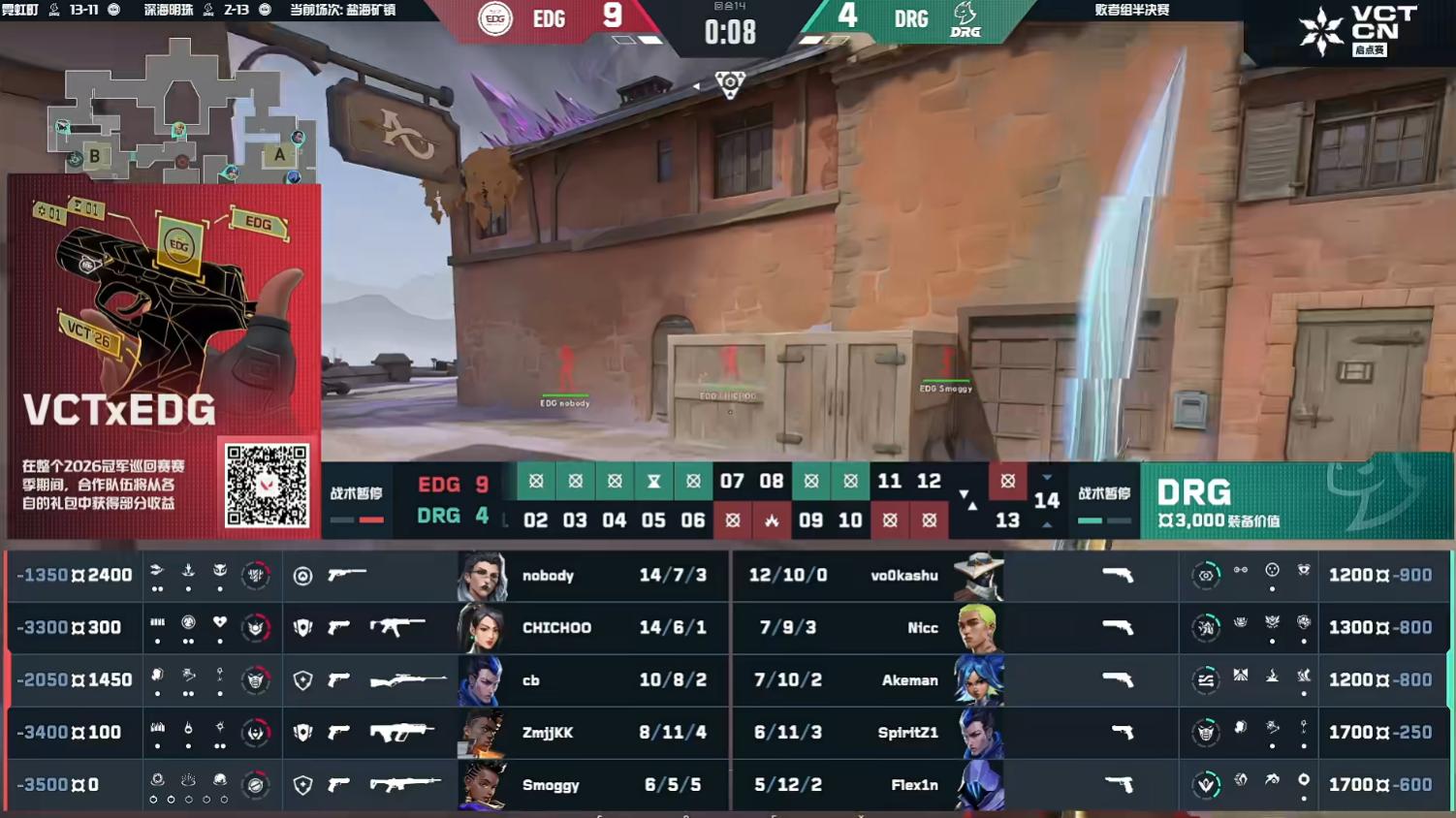This screenshot has width=1456, height=818.
Task: Select round 07 in the round timeline
Action: [732, 482]
